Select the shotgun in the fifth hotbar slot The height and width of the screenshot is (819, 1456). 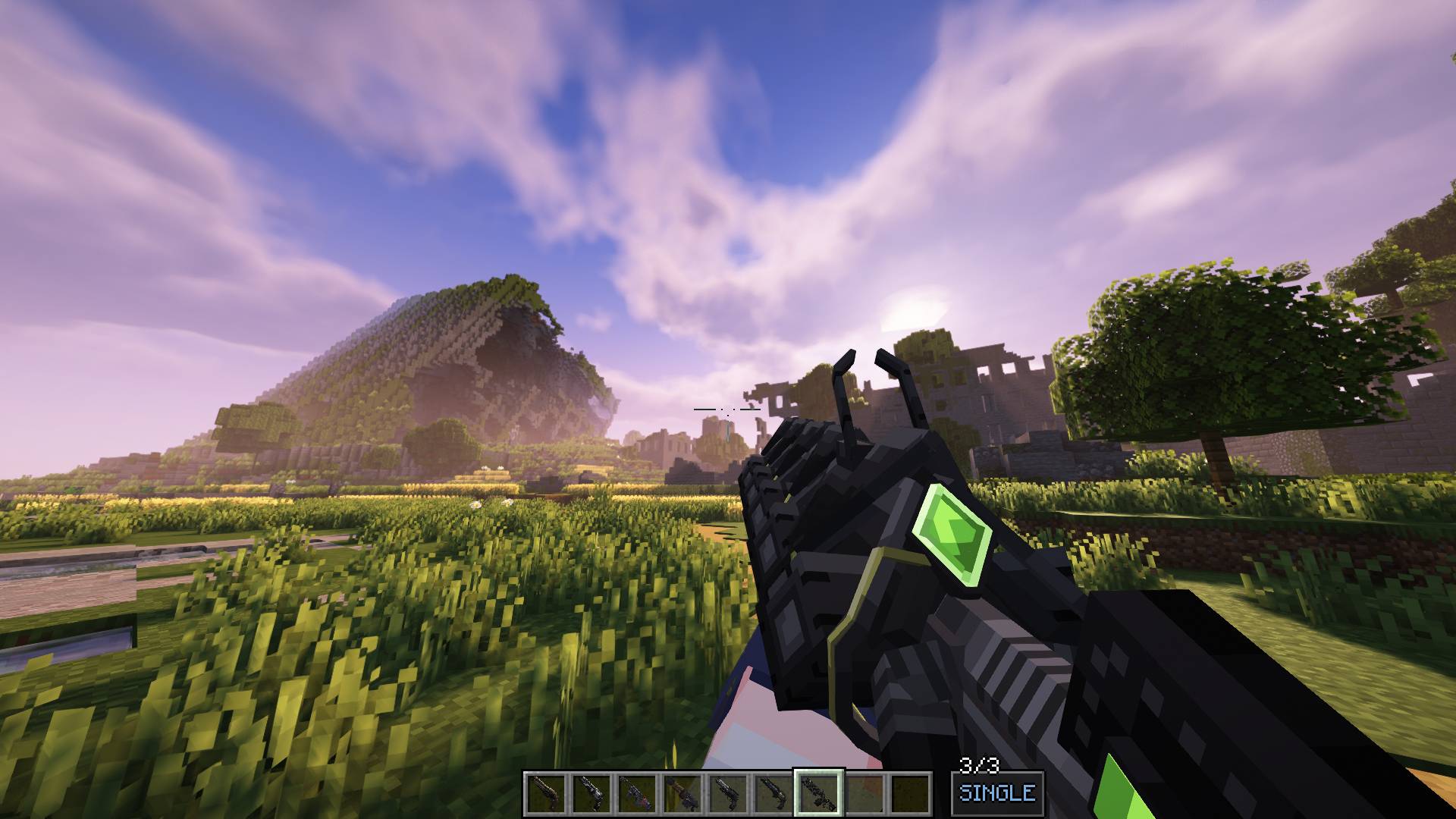tap(727, 792)
